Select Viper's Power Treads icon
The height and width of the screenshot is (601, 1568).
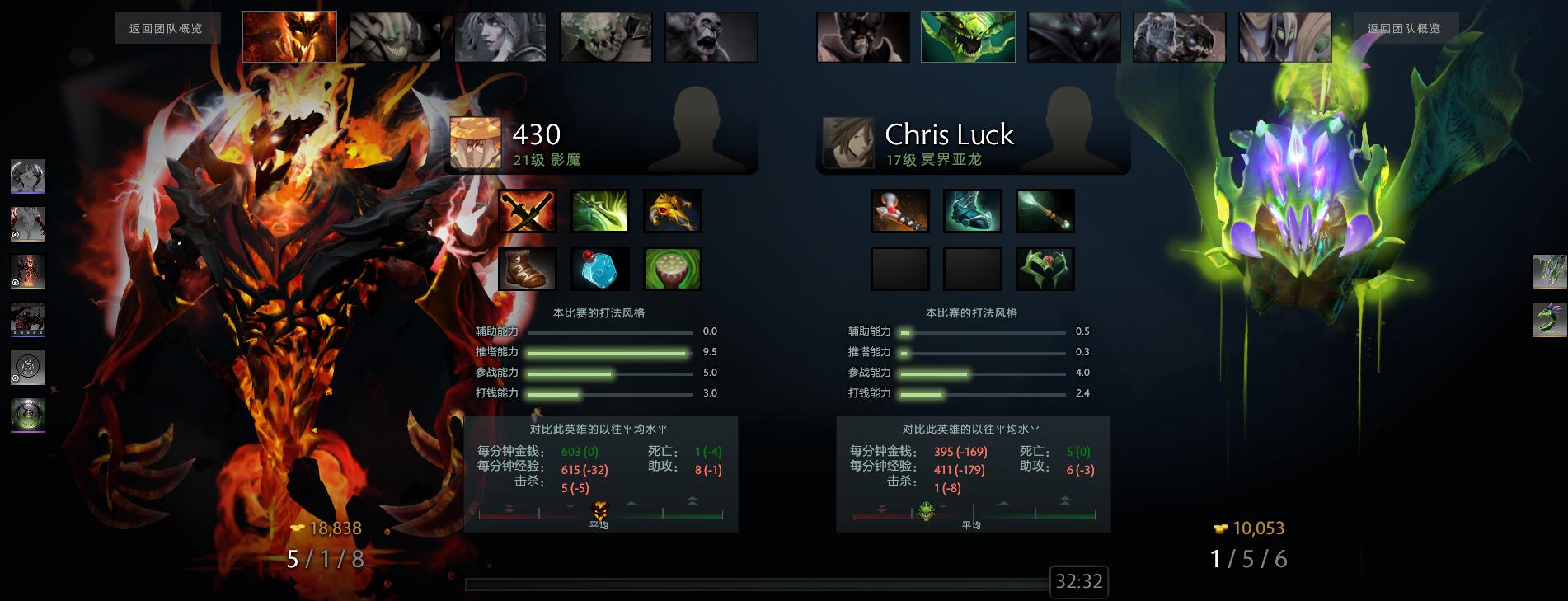972,211
